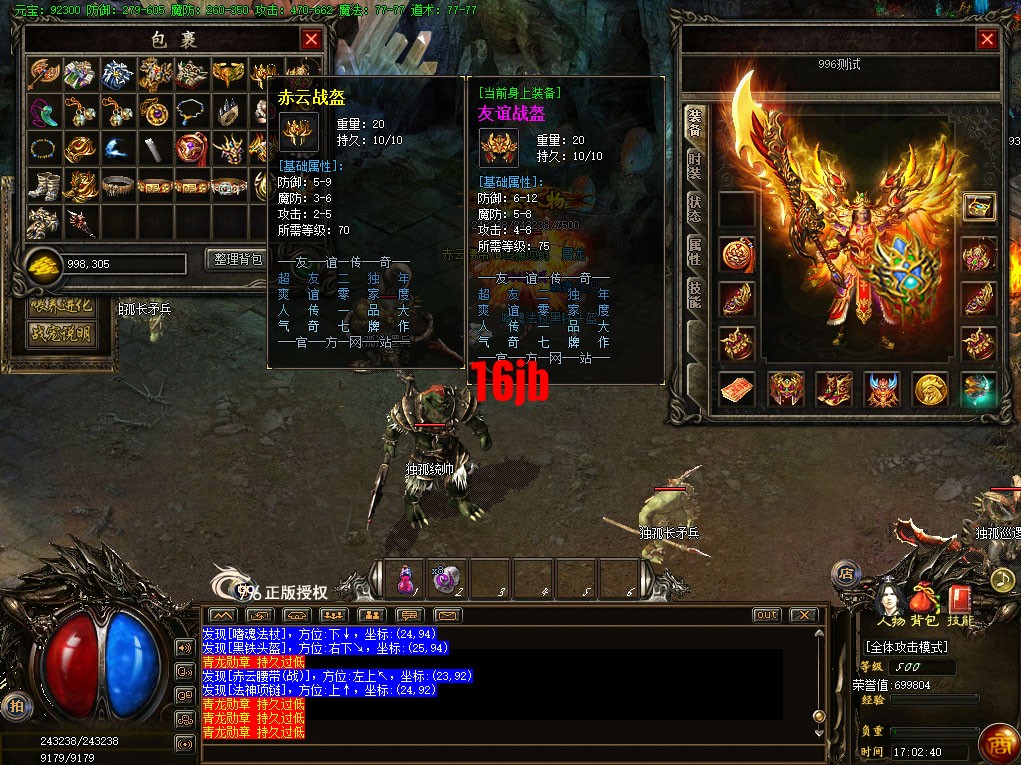Image resolution: width=1021 pixels, height=765 pixels.
Task: Open the 状态 status tab
Action: 694,208
